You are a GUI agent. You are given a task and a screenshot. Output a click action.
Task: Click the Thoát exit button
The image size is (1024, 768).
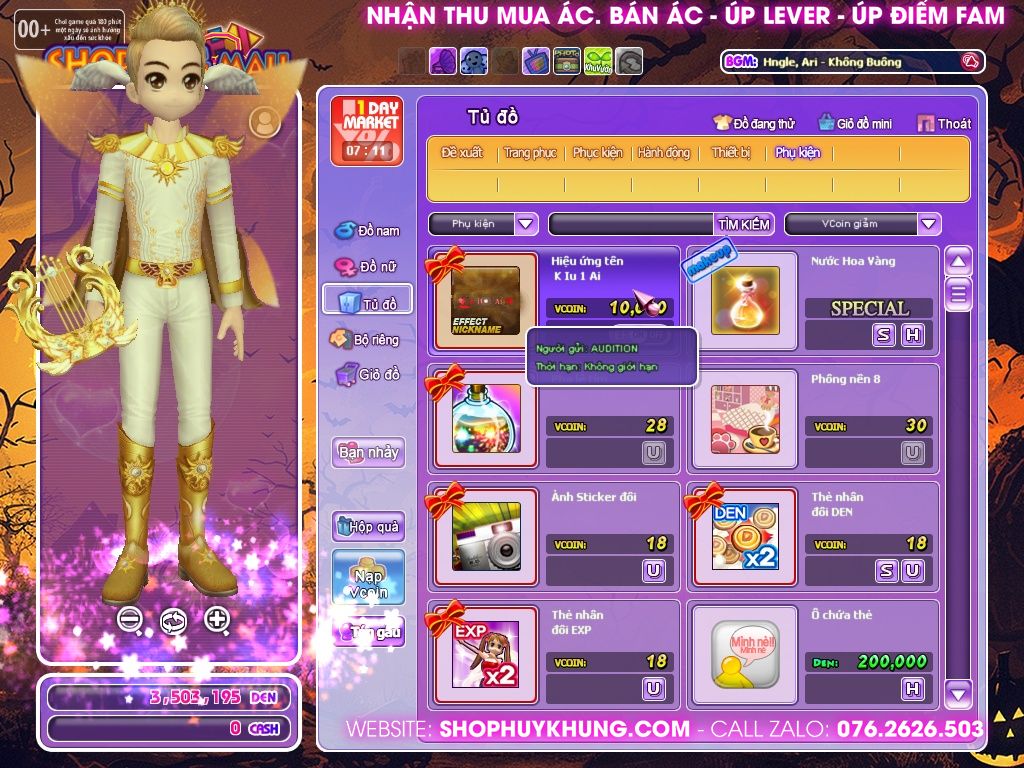click(x=944, y=124)
